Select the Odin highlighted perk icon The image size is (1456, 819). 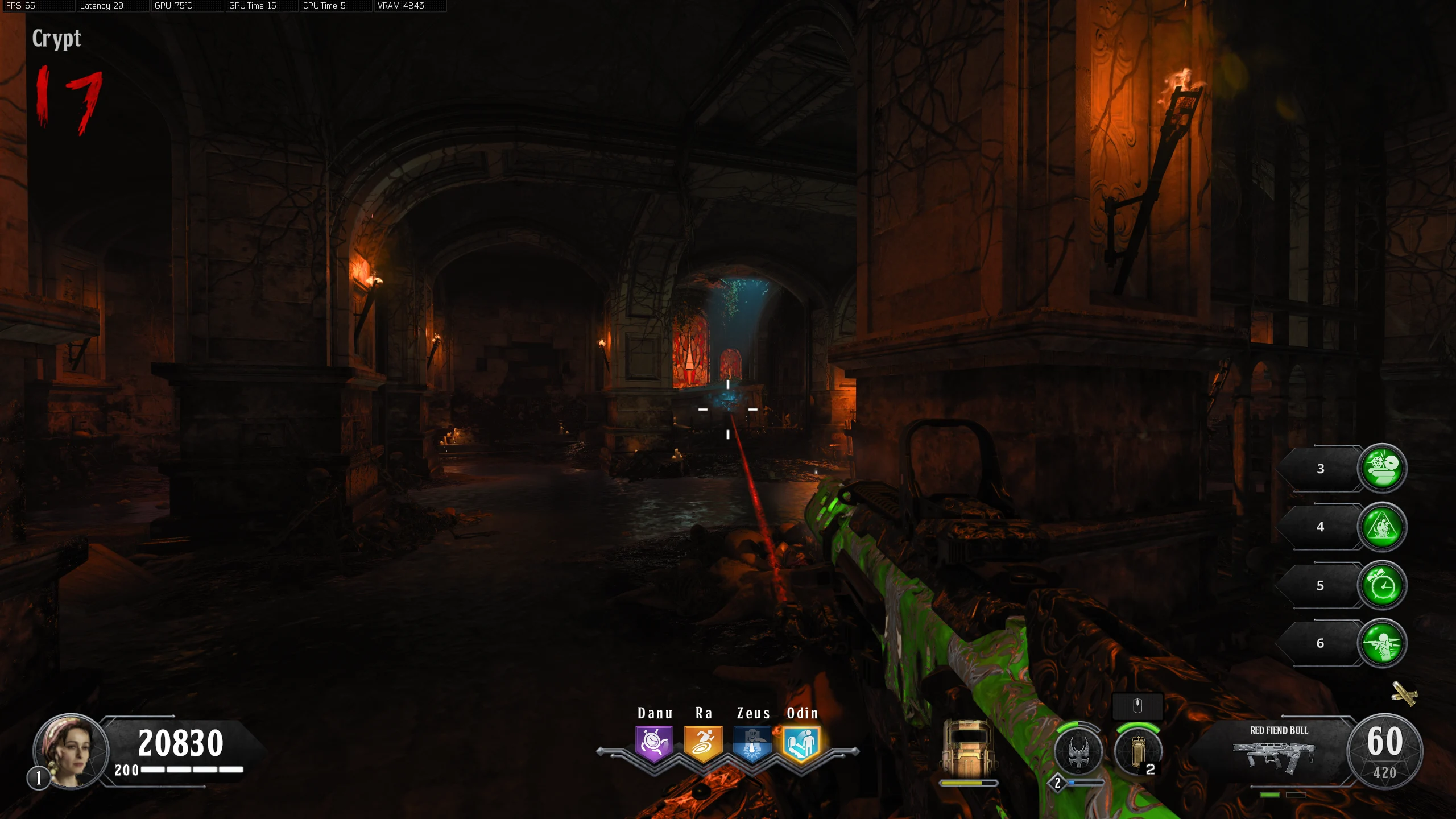[x=801, y=743]
